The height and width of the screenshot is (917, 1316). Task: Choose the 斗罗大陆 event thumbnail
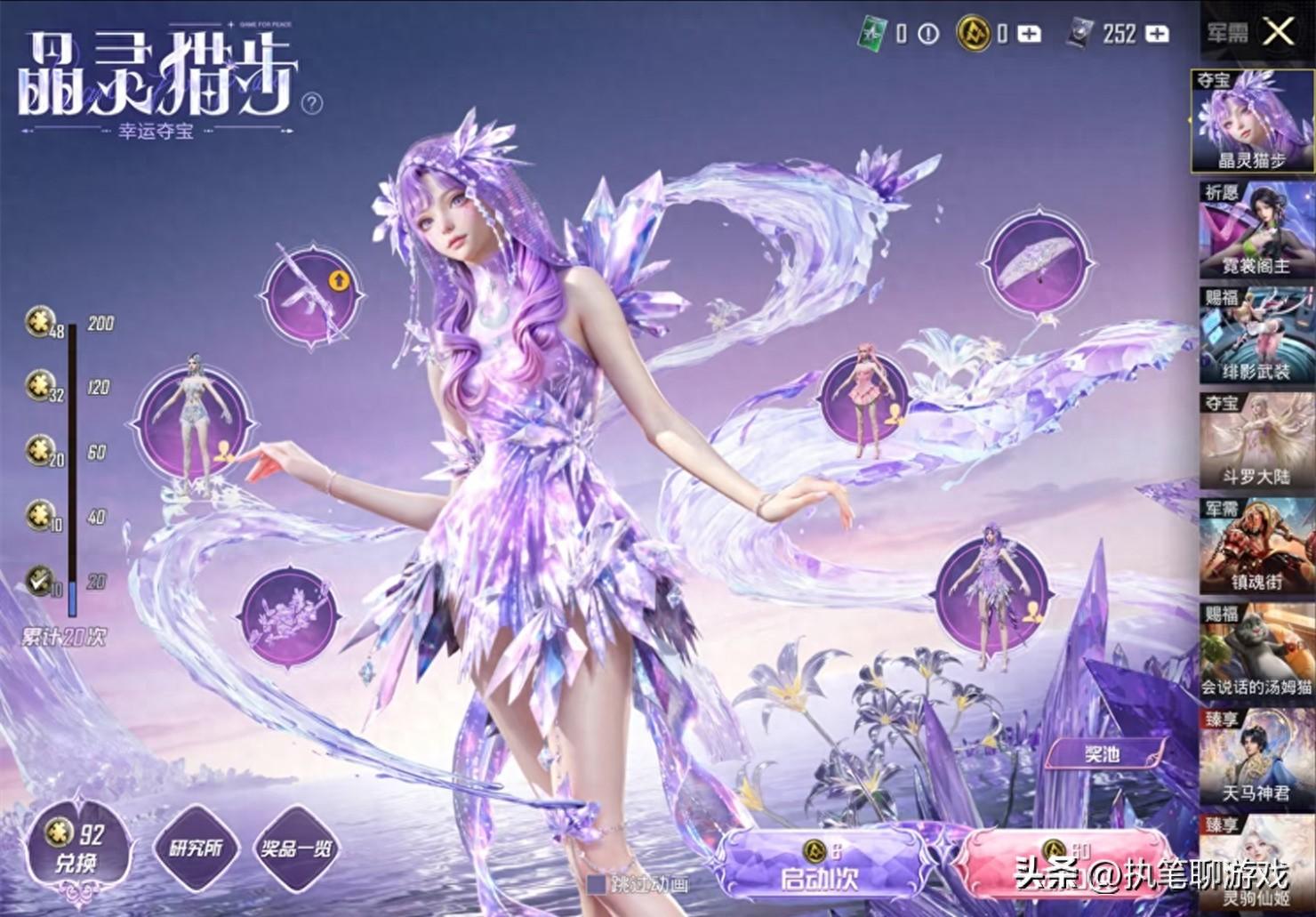tap(1255, 442)
